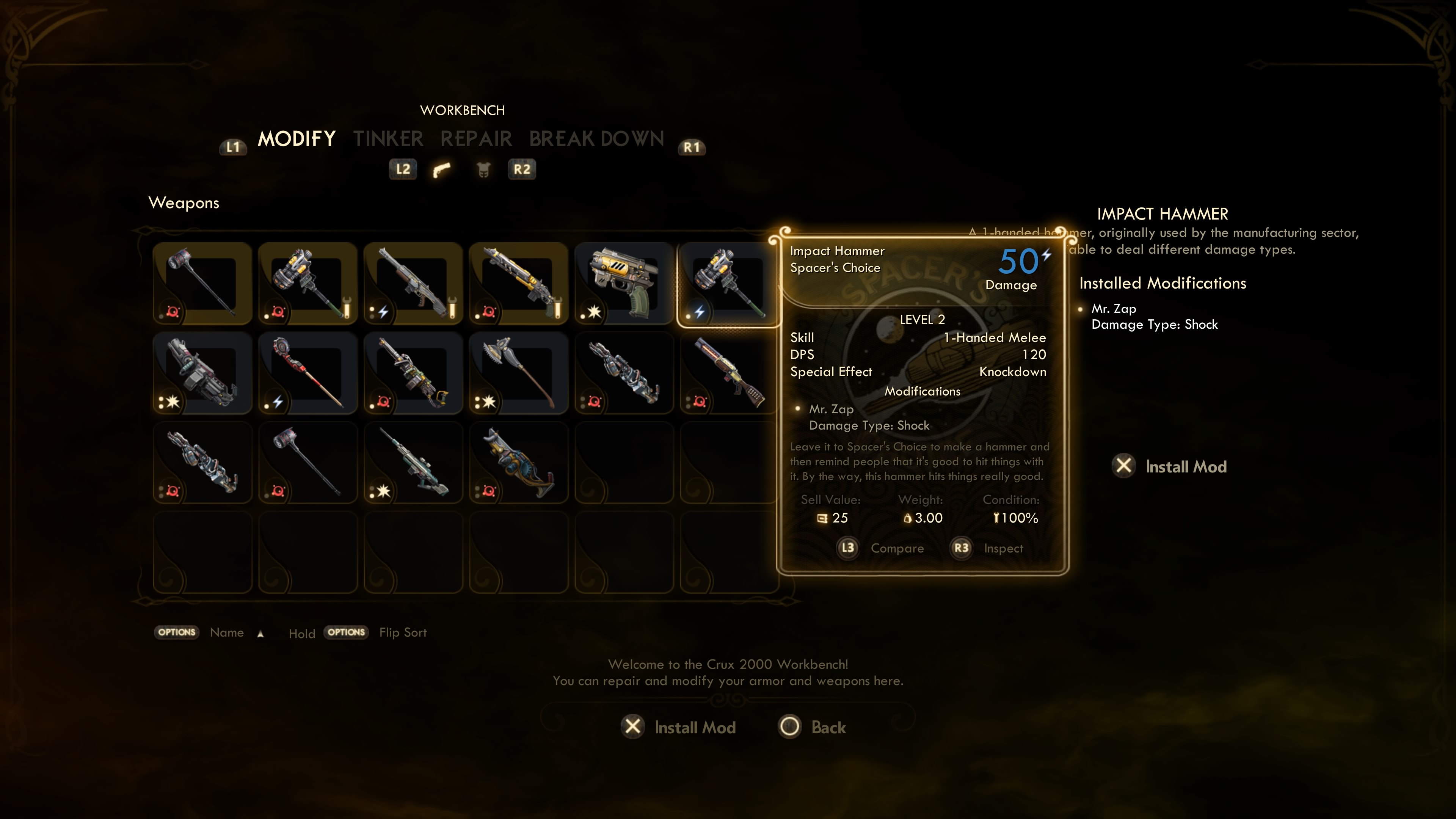Select the red-handled staff weapon slot

point(308,373)
